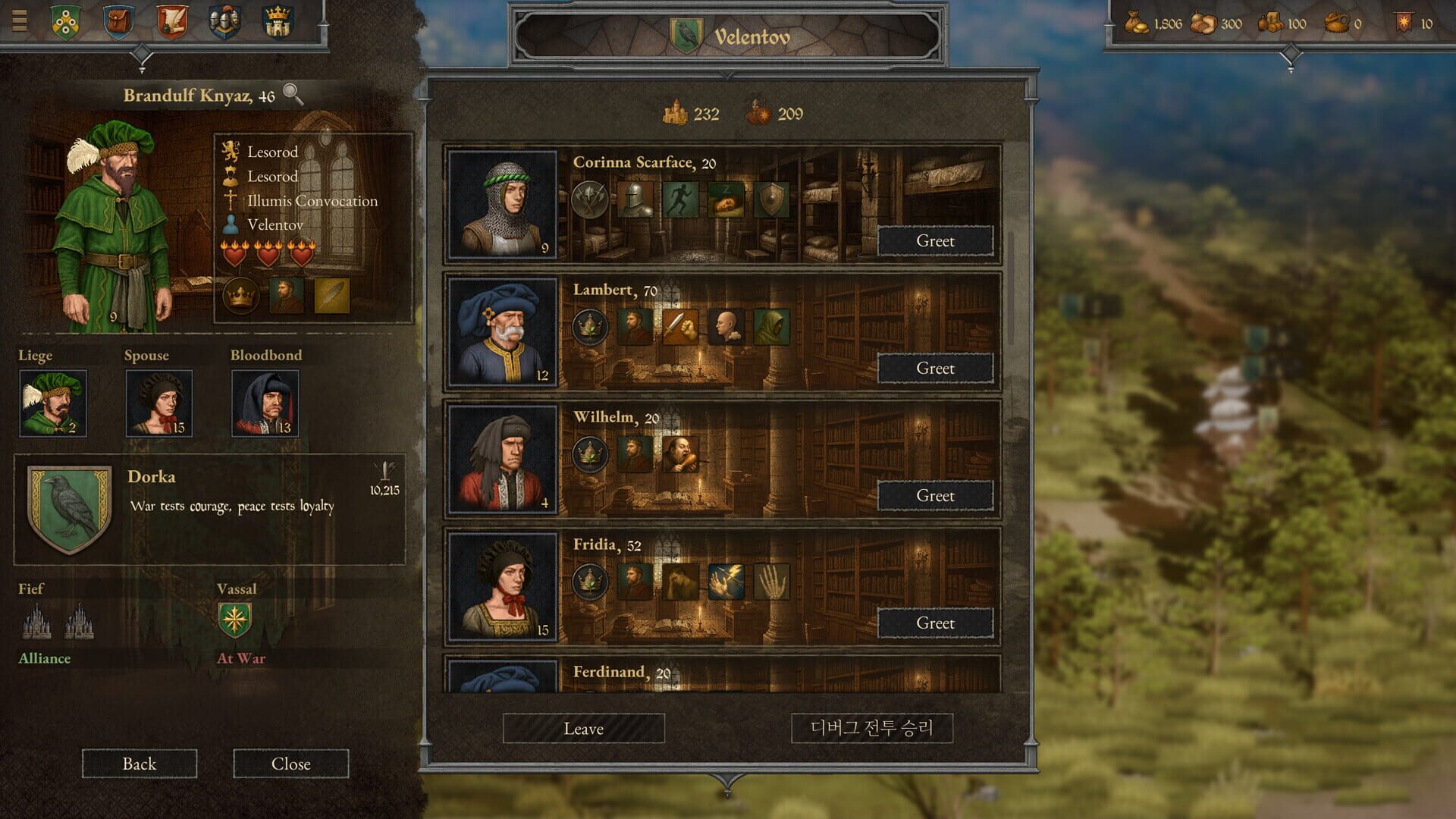Open the knight helmets army icon

click(224, 20)
